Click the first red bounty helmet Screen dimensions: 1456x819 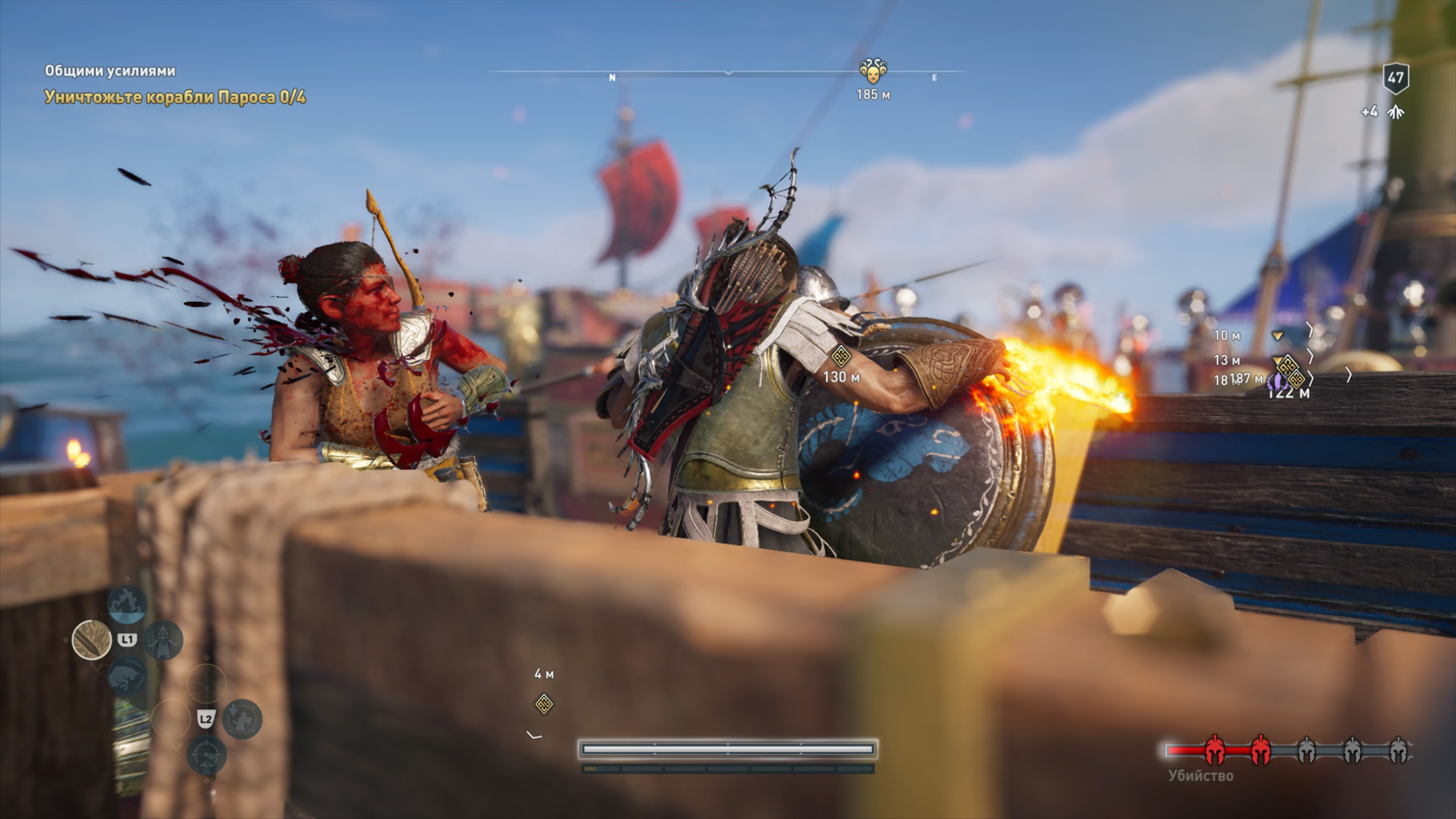click(x=1215, y=751)
